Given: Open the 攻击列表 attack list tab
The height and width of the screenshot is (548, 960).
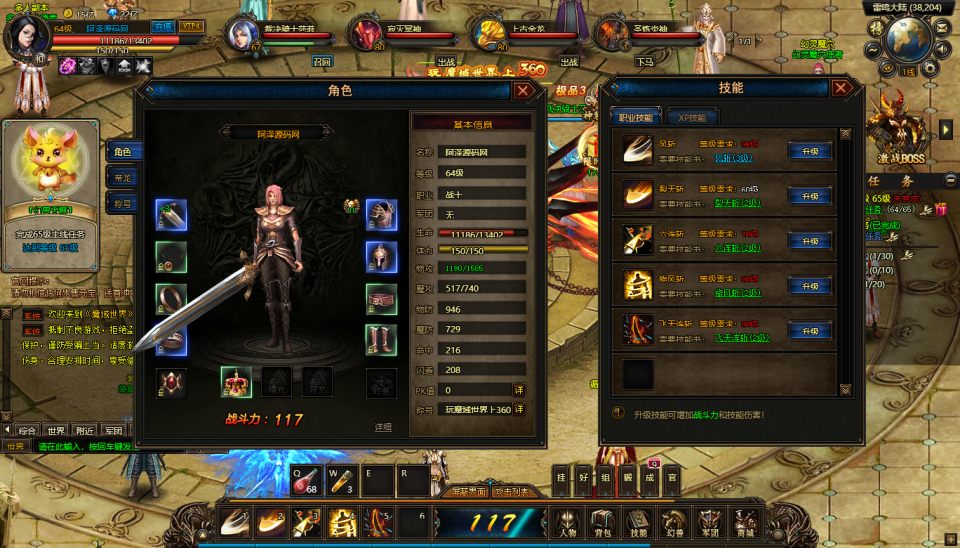Looking at the screenshot, I should click(512, 491).
